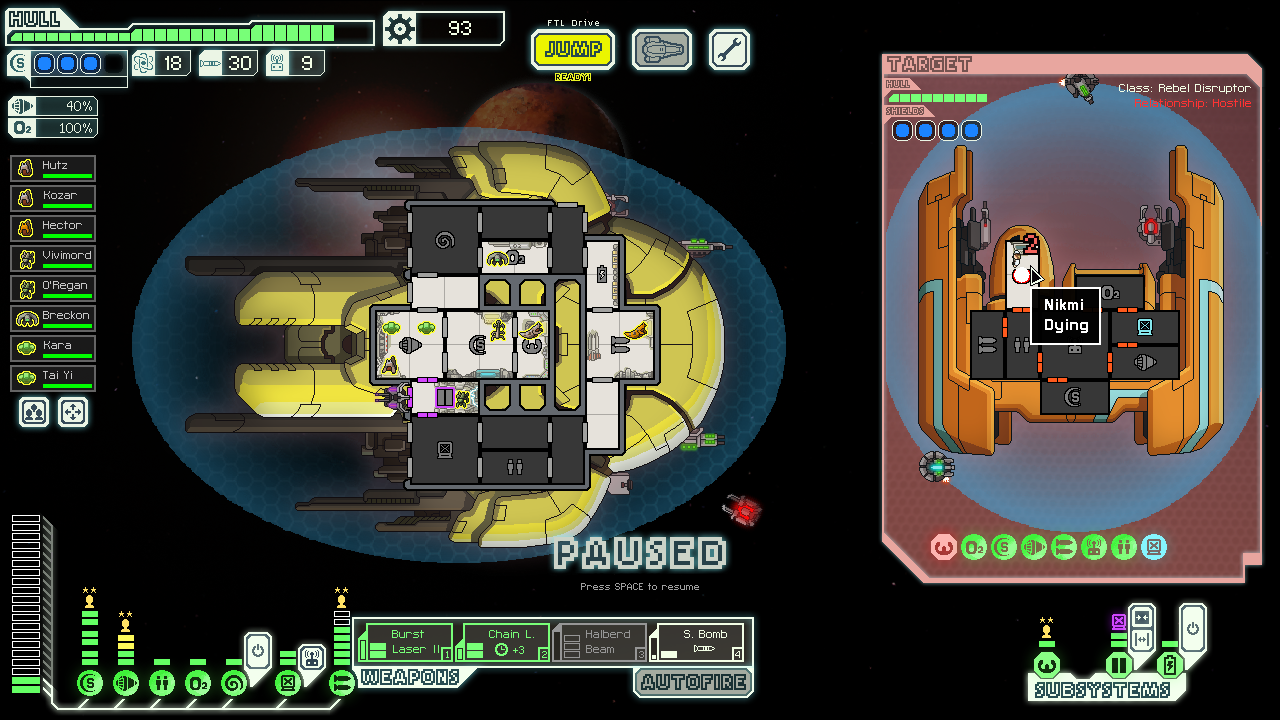Select the Burst Laser II weapon

pyautogui.click(x=406, y=642)
